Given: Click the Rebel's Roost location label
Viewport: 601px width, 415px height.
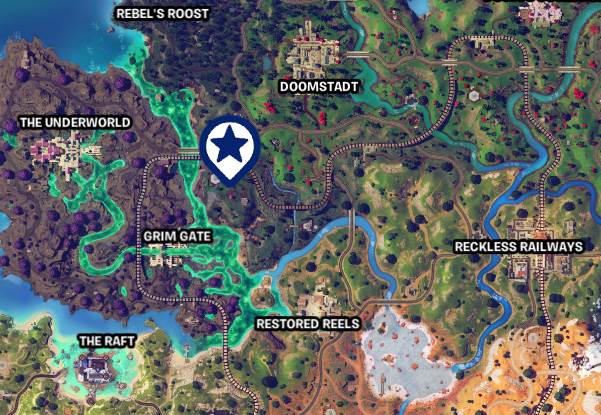Looking at the screenshot, I should pos(163,13).
